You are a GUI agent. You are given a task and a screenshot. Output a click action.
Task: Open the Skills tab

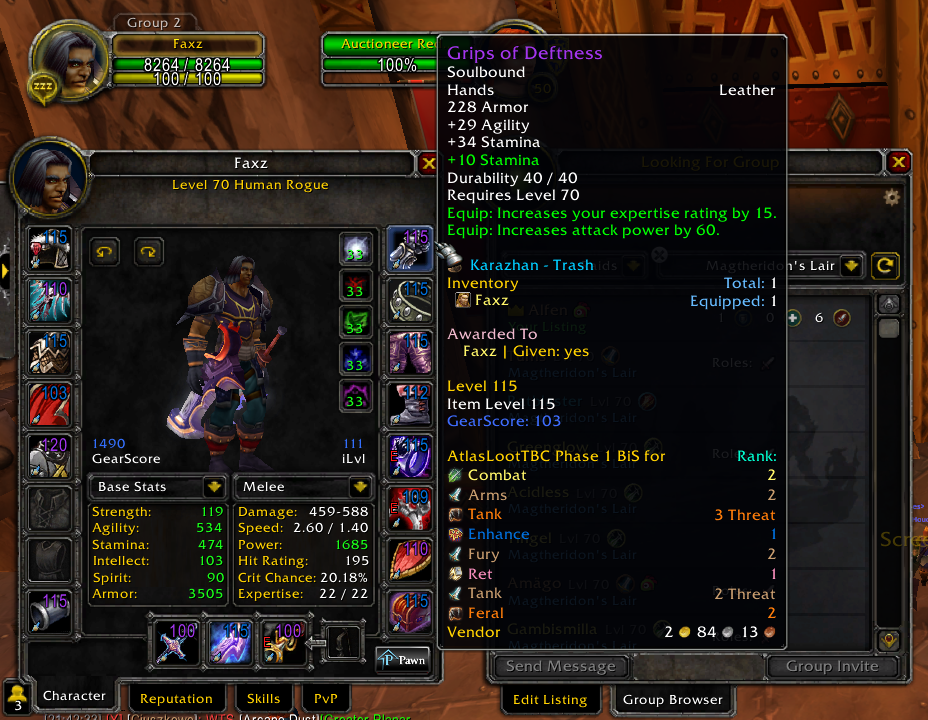coord(263,698)
